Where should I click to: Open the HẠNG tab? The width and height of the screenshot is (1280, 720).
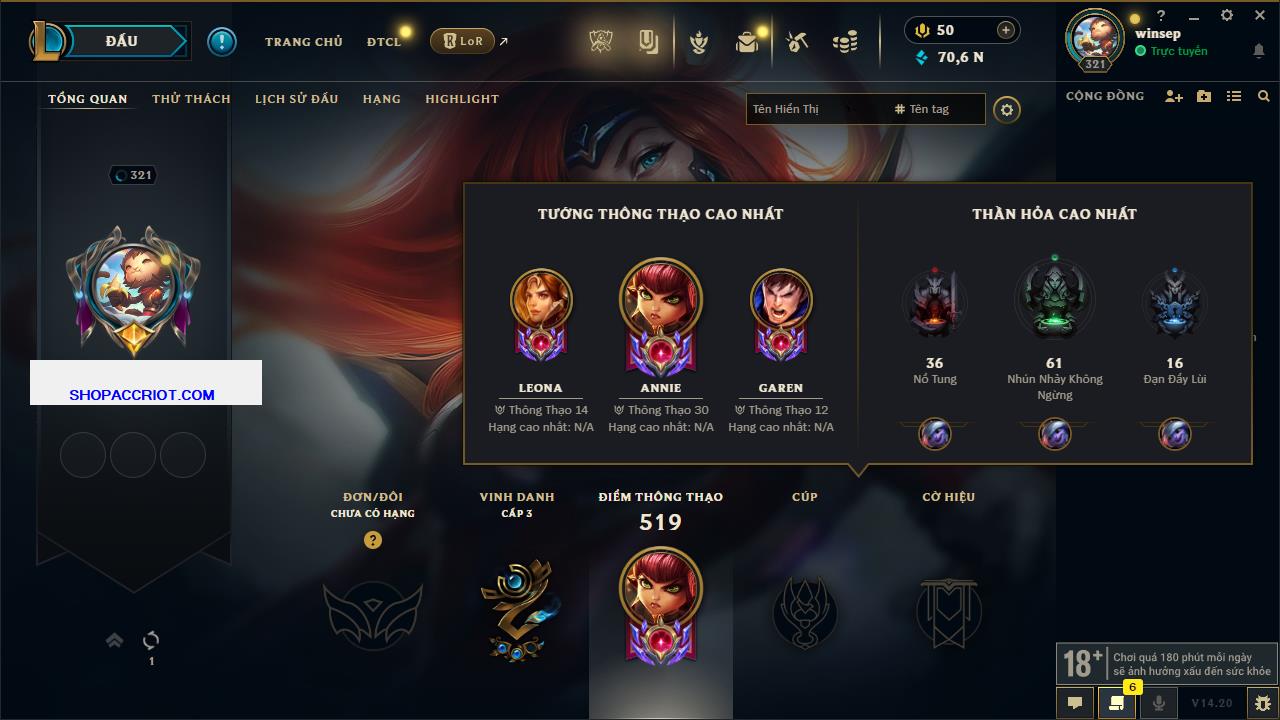(x=381, y=99)
